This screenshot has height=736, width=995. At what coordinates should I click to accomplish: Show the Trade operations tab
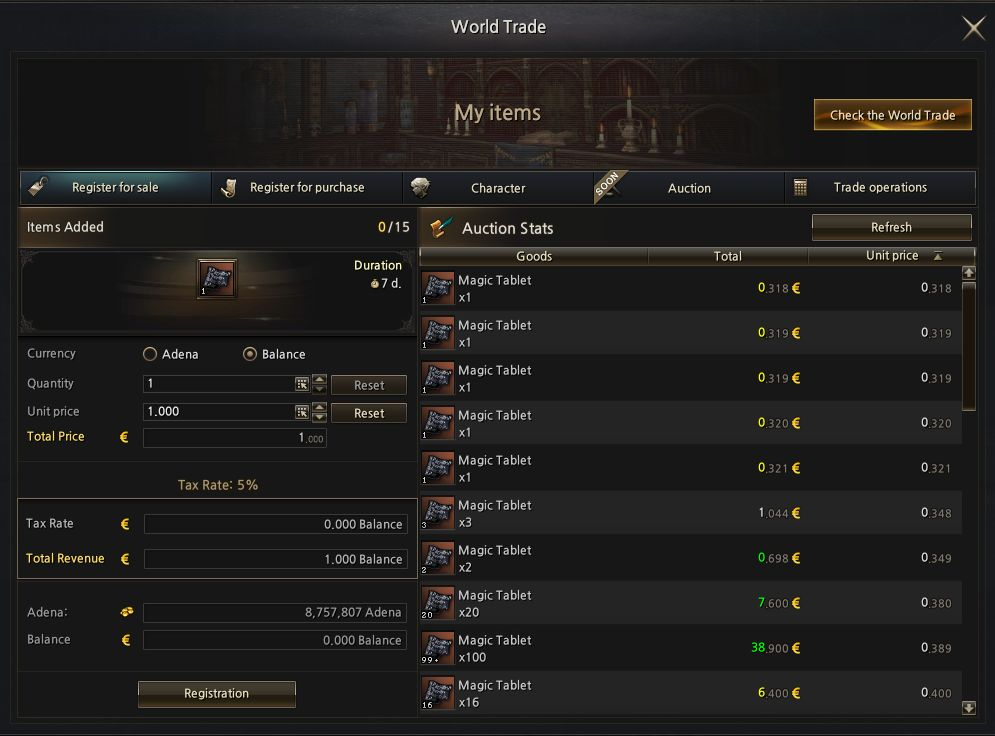coord(880,188)
